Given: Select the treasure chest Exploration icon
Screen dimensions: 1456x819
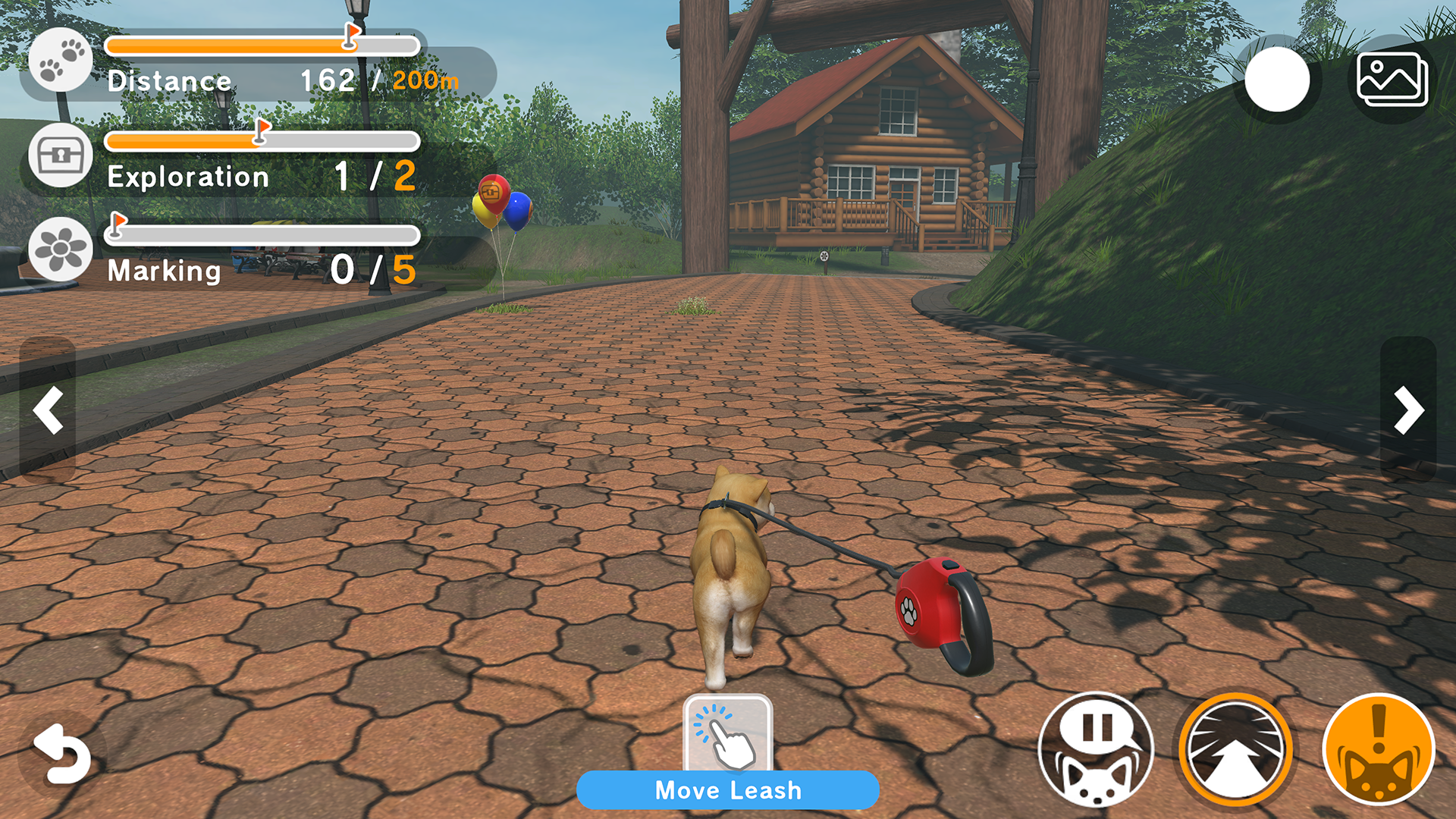Looking at the screenshot, I should (x=61, y=155).
